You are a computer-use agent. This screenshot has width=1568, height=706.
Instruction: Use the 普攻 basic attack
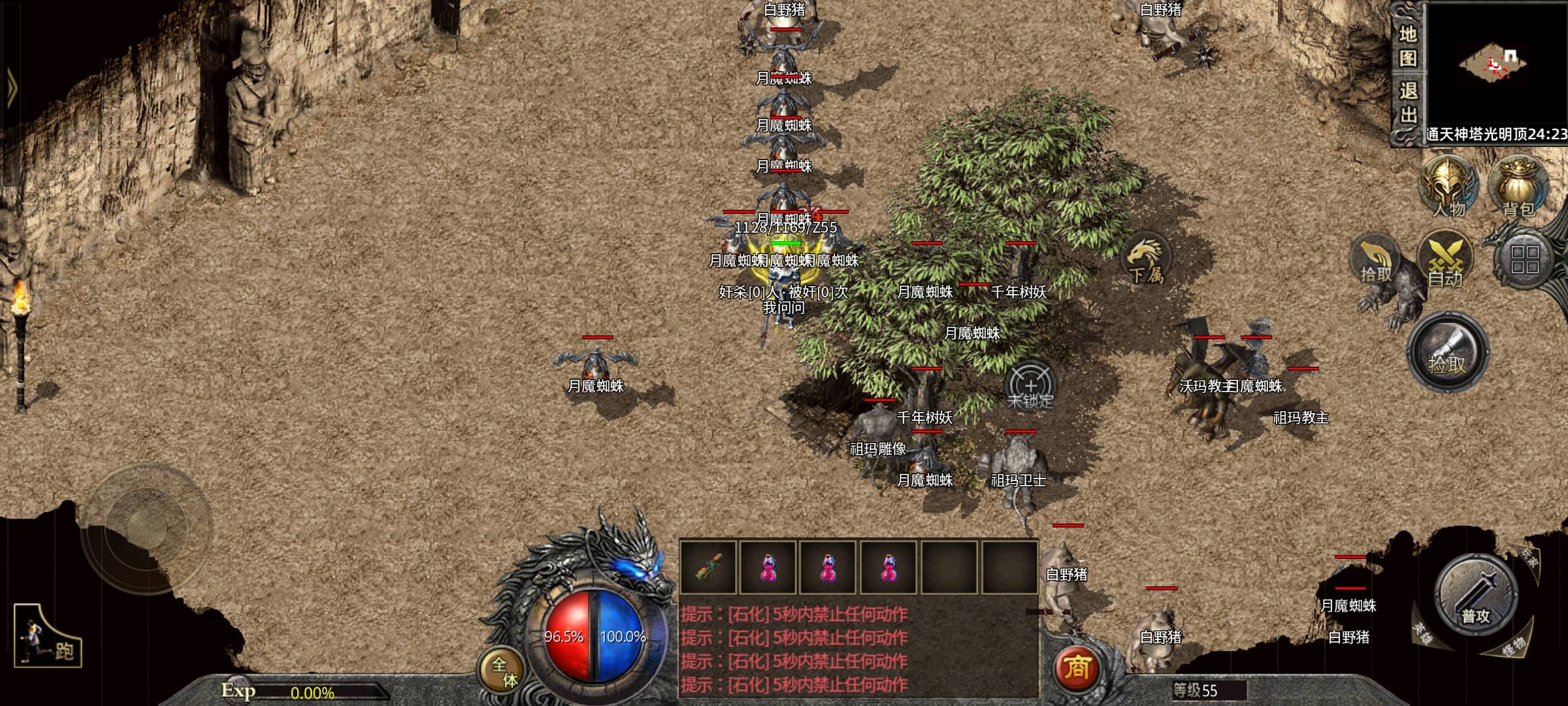1475,596
